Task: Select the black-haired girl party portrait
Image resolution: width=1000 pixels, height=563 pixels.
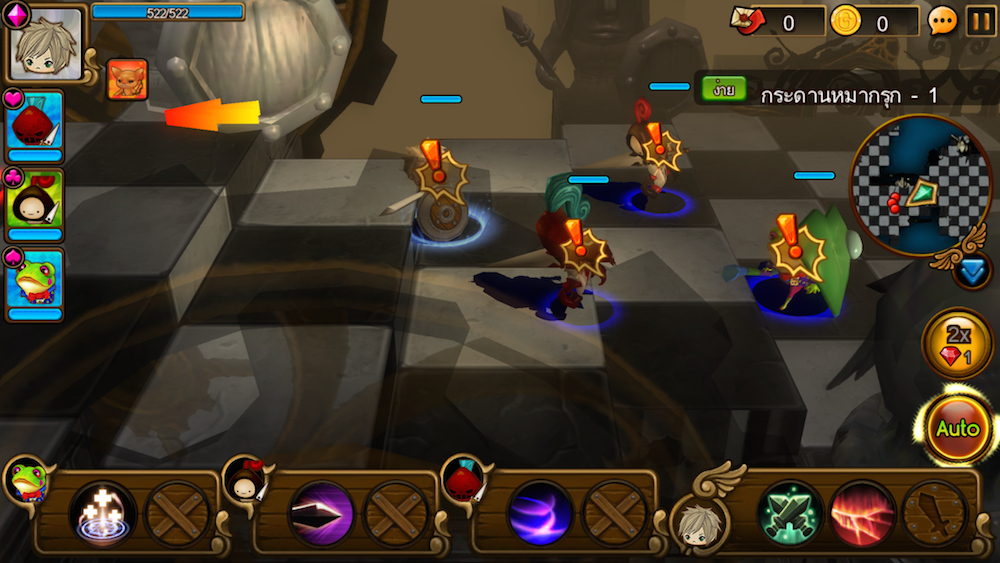Action: (35, 200)
